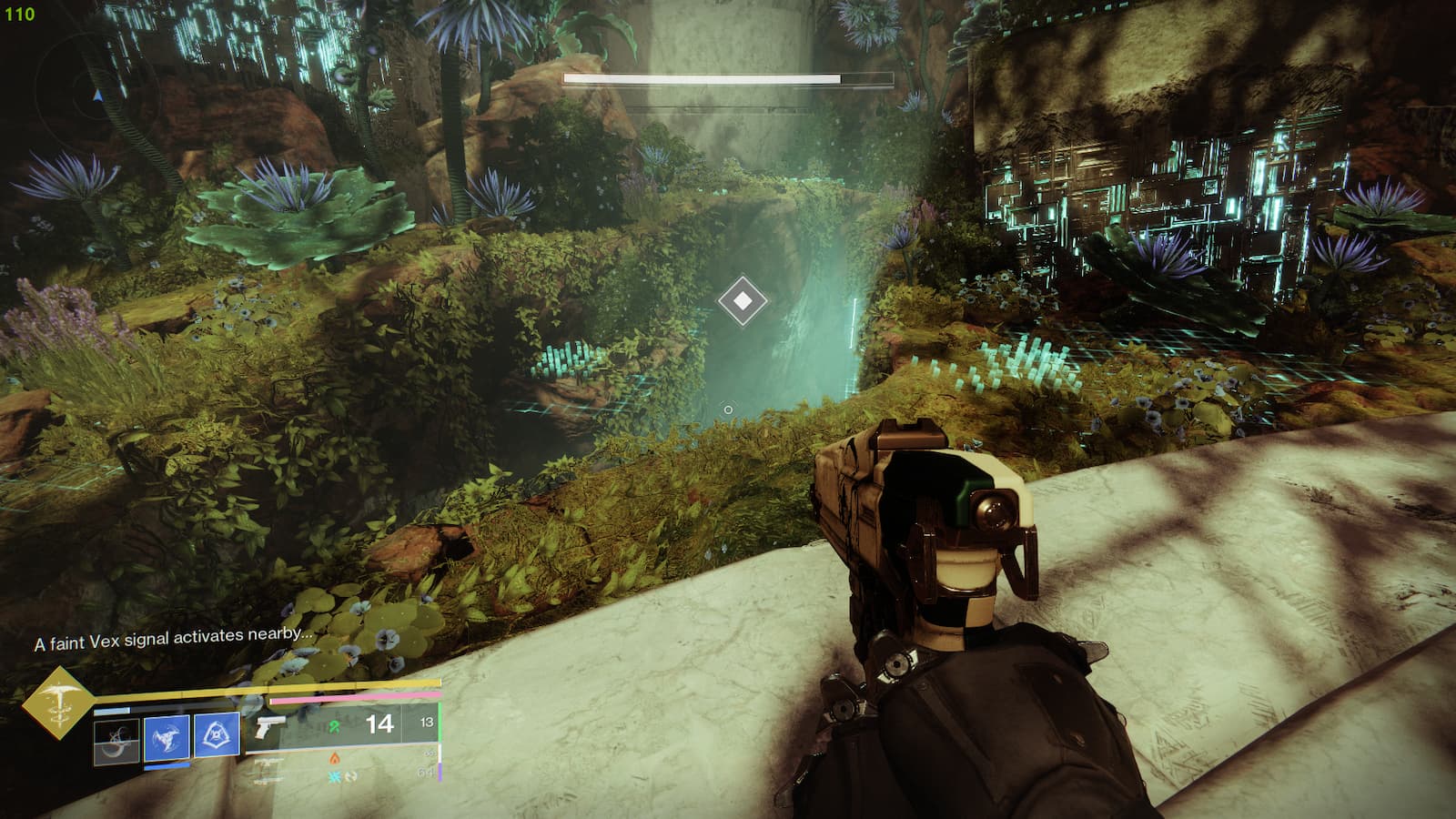Click the green special ammo gauge beside the ammo count
This screenshot has width=1456, height=819.
[x=440, y=722]
